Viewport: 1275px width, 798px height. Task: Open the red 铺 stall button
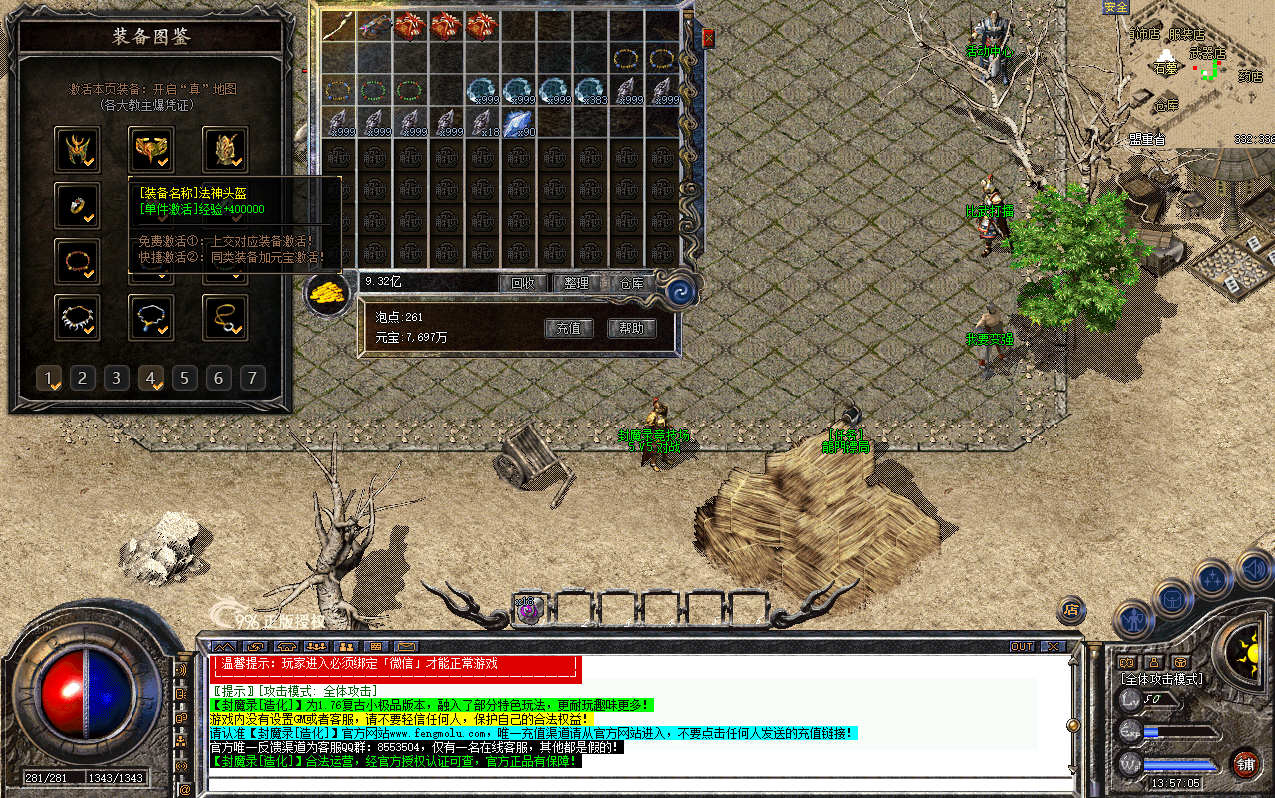pyautogui.click(x=1245, y=765)
